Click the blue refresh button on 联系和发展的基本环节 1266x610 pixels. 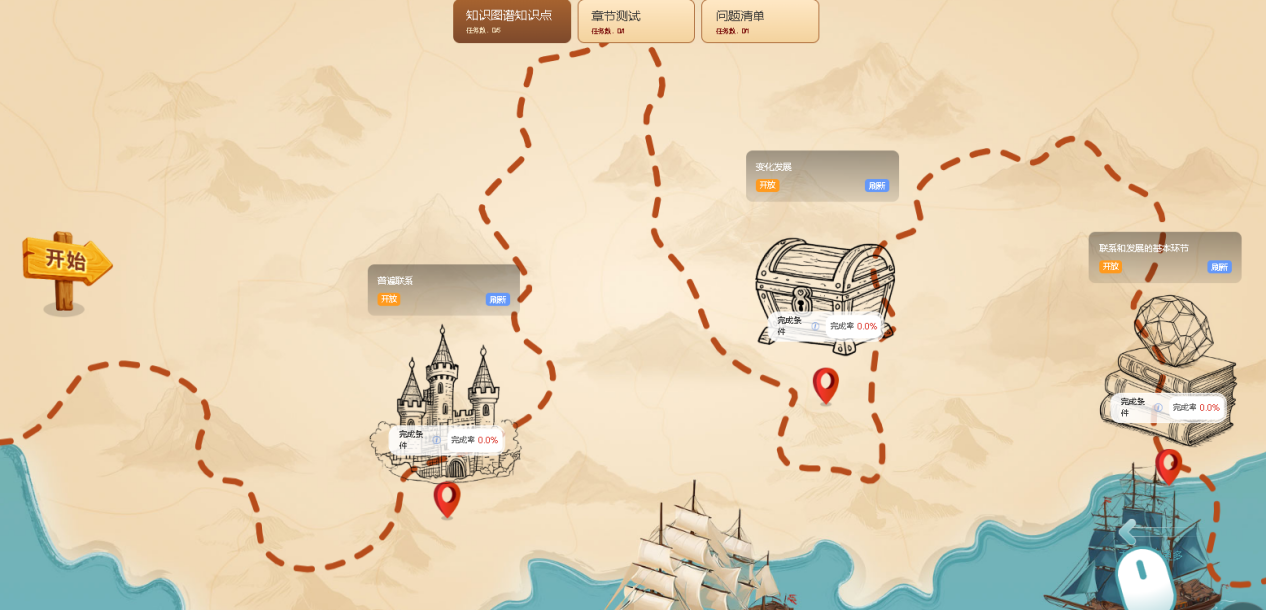(x=1219, y=267)
